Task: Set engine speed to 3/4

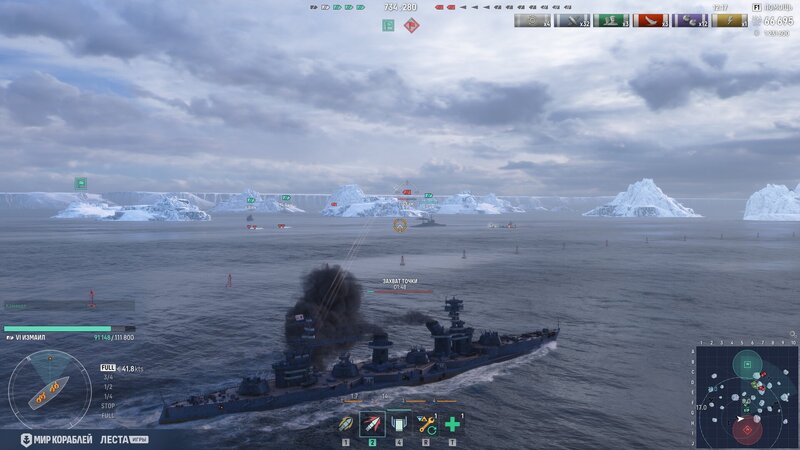Action: click(108, 378)
